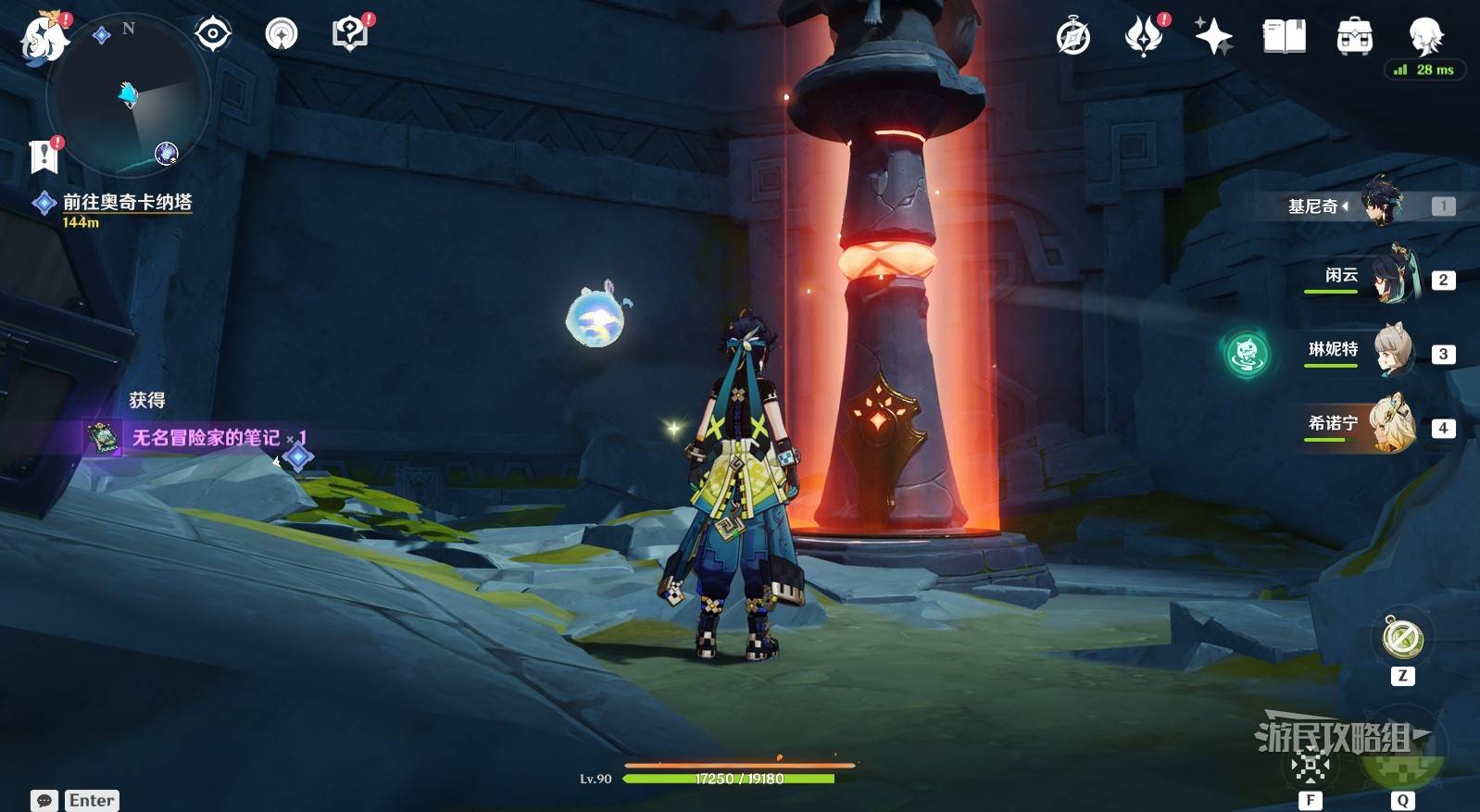Select the tracked quest 前往奥奇卡纳塔
This screenshot has height=812, width=1480.
[x=127, y=202]
